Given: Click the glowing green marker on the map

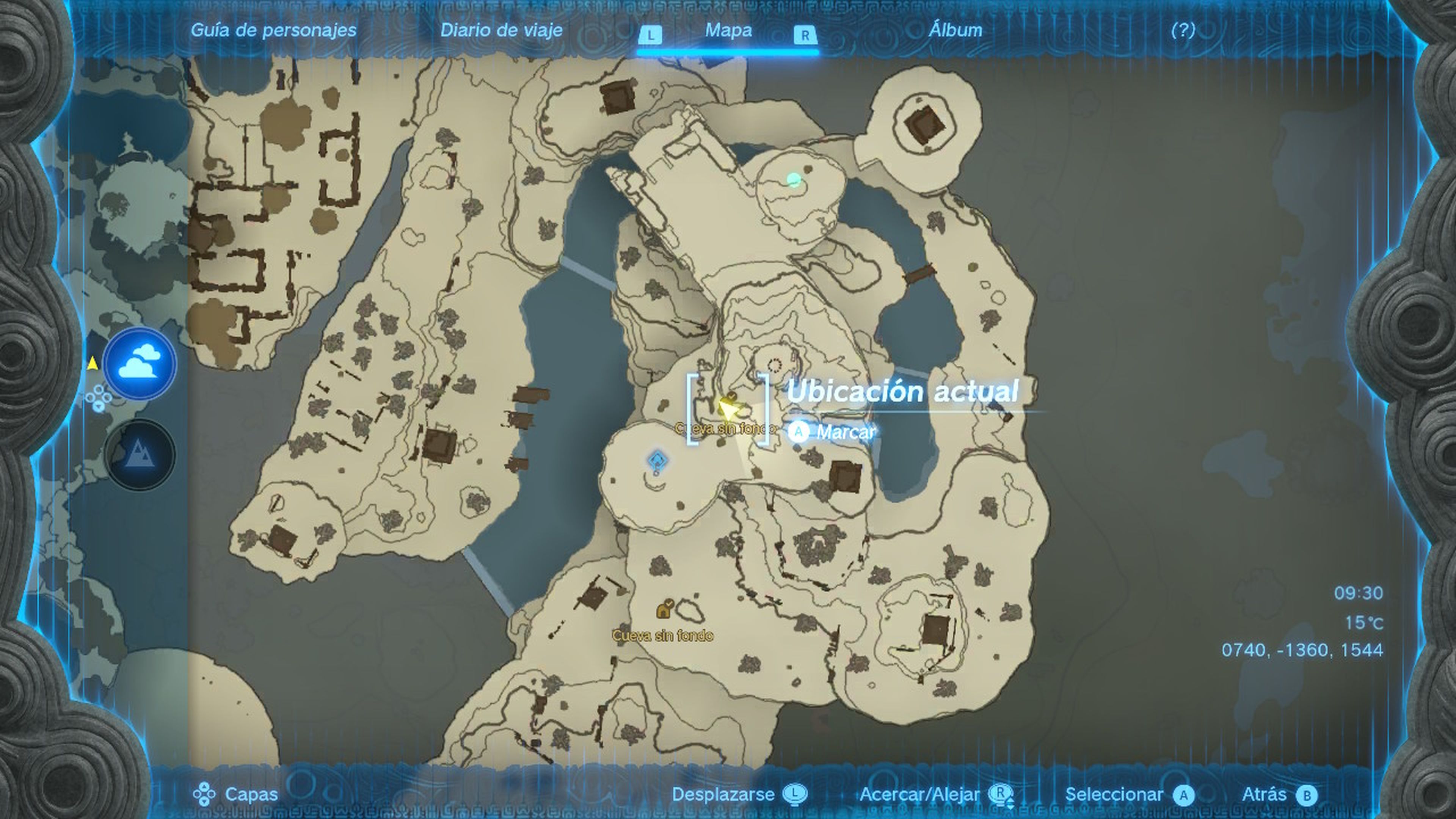Looking at the screenshot, I should click(794, 180).
